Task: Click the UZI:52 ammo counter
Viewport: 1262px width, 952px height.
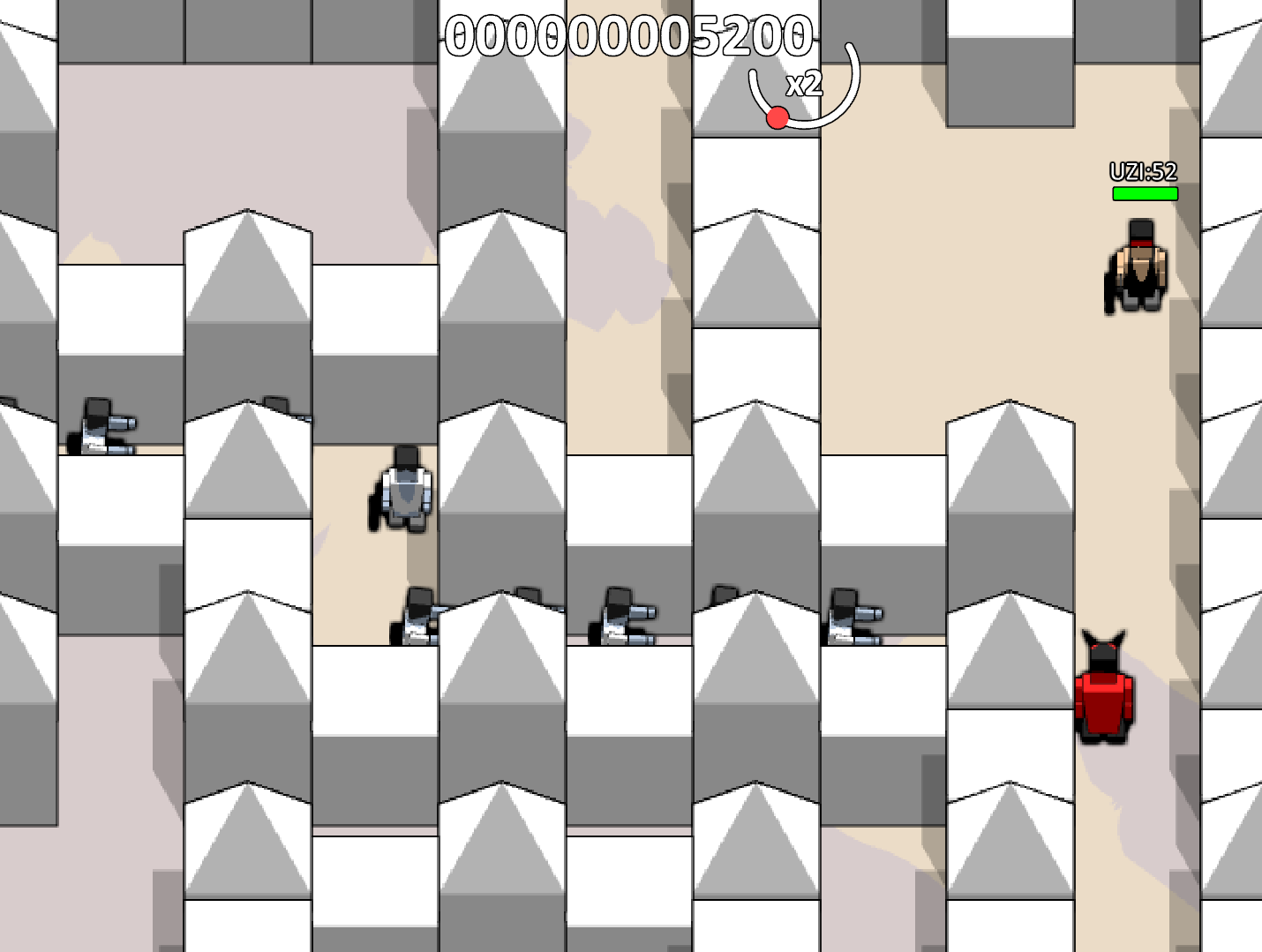Action: (x=1144, y=171)
